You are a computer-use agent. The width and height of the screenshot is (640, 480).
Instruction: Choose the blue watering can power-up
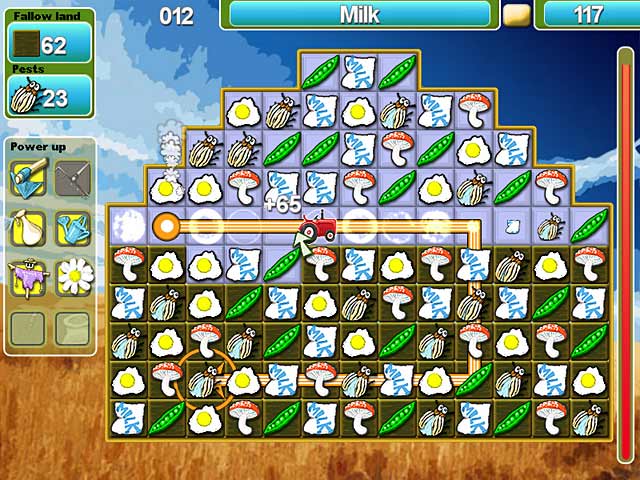72,228
